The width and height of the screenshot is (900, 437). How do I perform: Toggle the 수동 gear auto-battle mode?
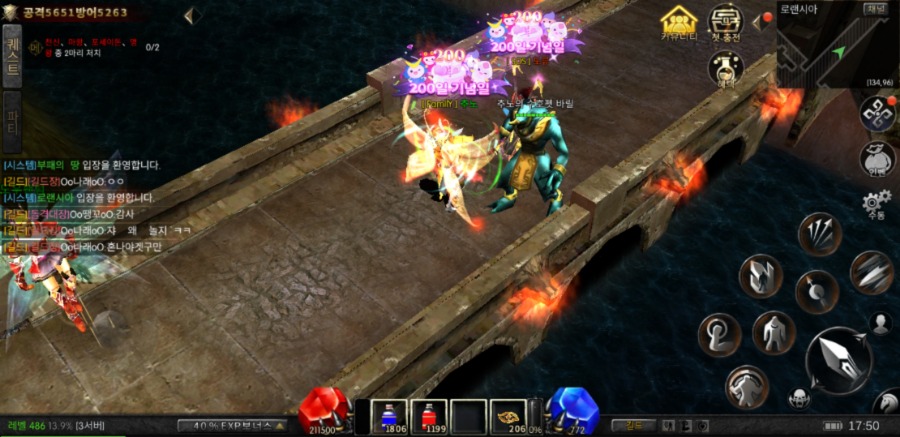click(x=877, y=205)
